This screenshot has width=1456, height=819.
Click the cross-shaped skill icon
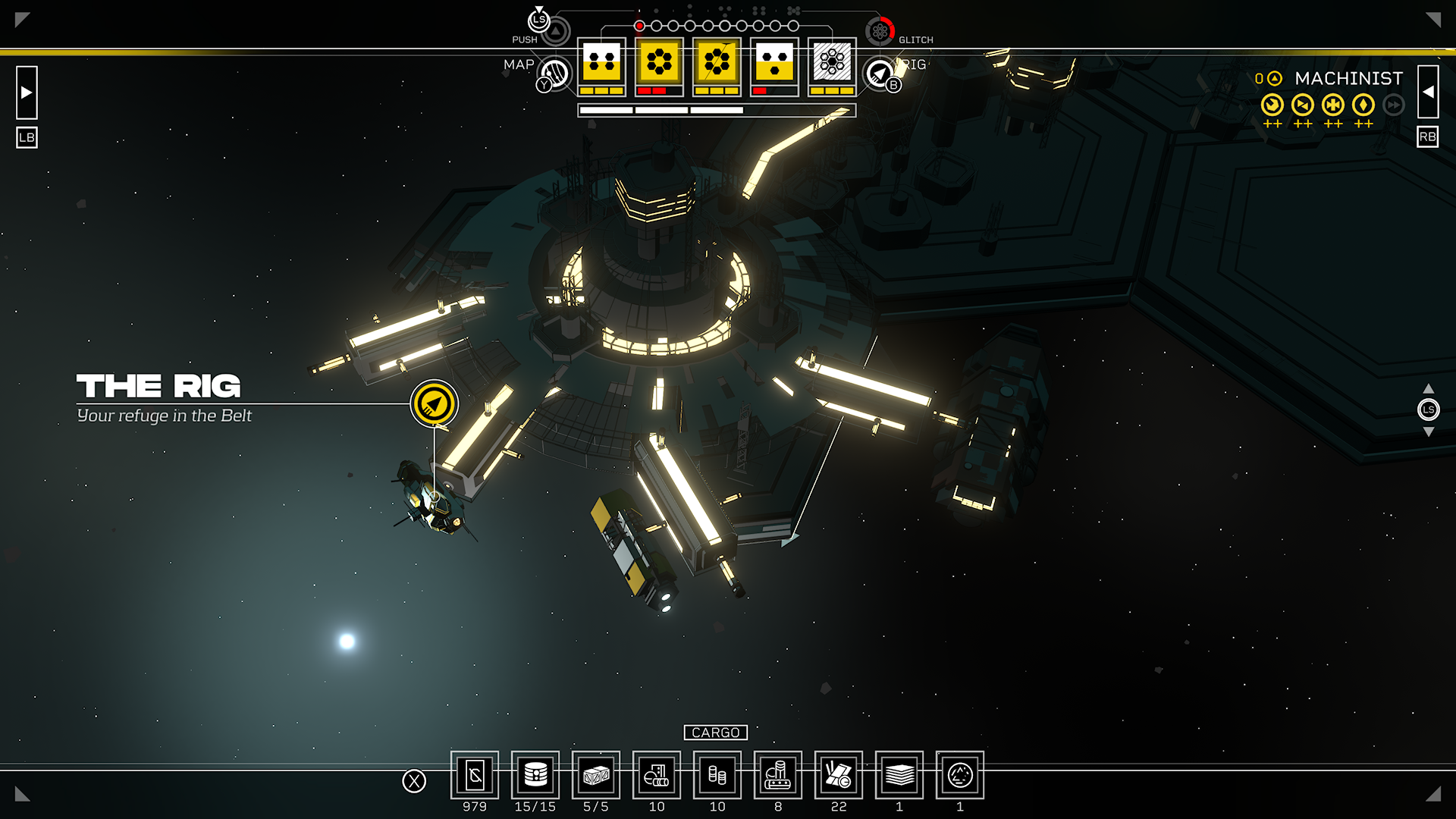(x=1333, y=105)
